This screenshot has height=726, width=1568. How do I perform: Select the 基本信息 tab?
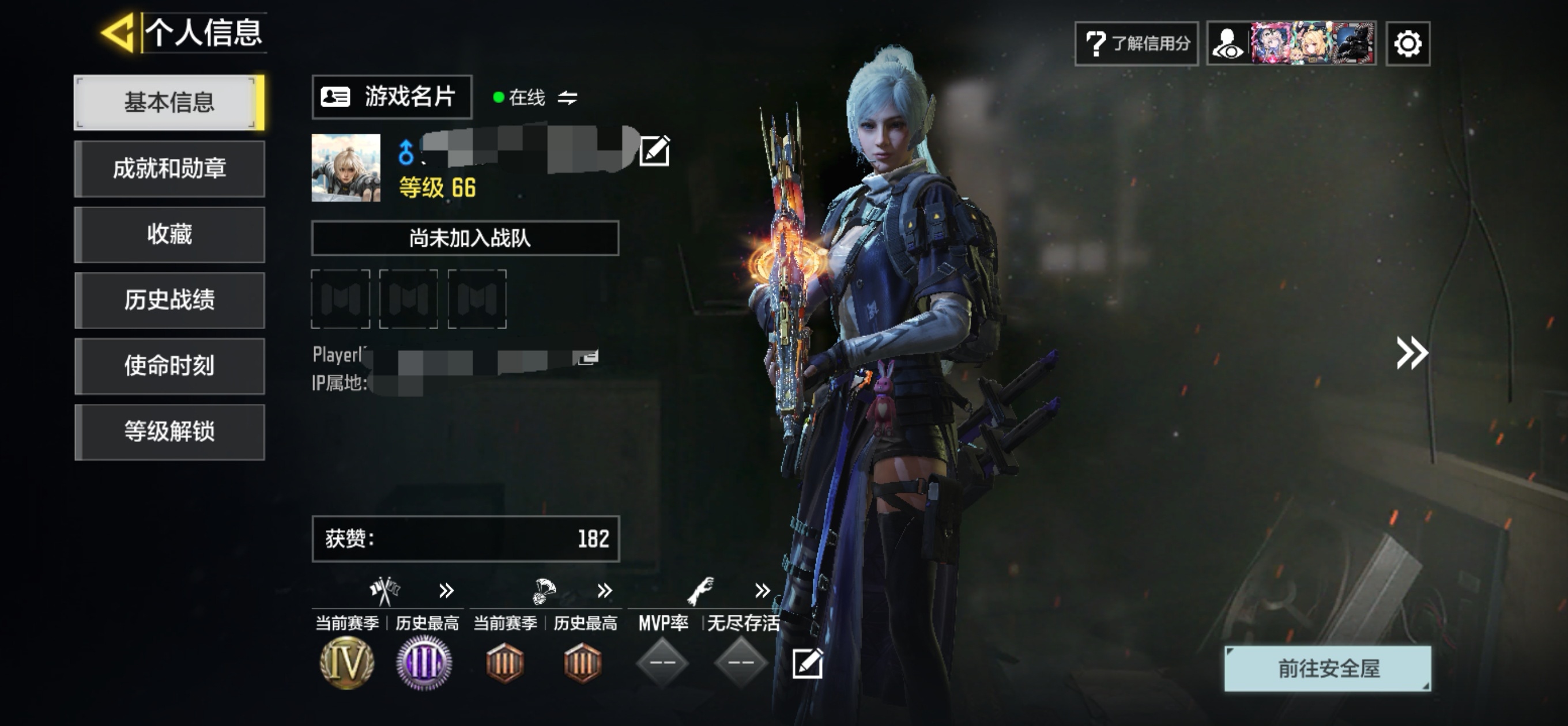pyautogui.click(x=169, y=102)
